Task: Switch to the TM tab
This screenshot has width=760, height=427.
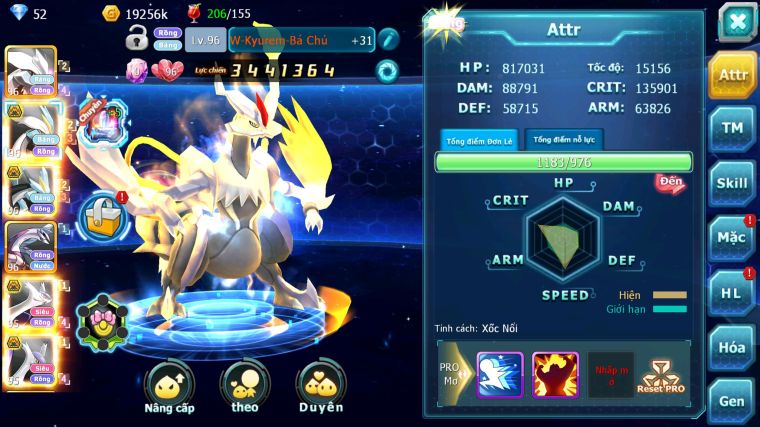Action: (732, 128)
